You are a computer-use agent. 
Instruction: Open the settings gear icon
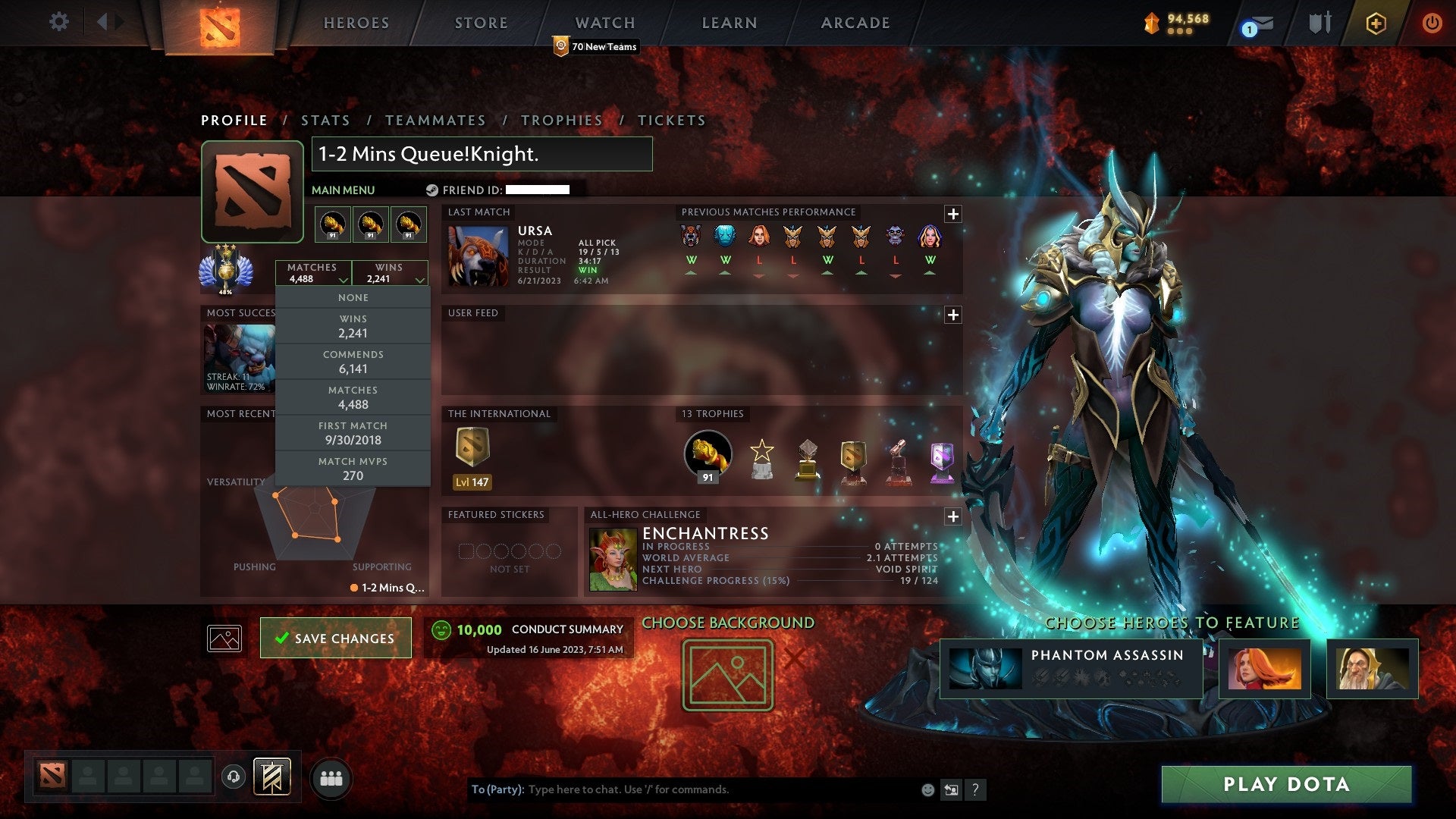(58, 22)
